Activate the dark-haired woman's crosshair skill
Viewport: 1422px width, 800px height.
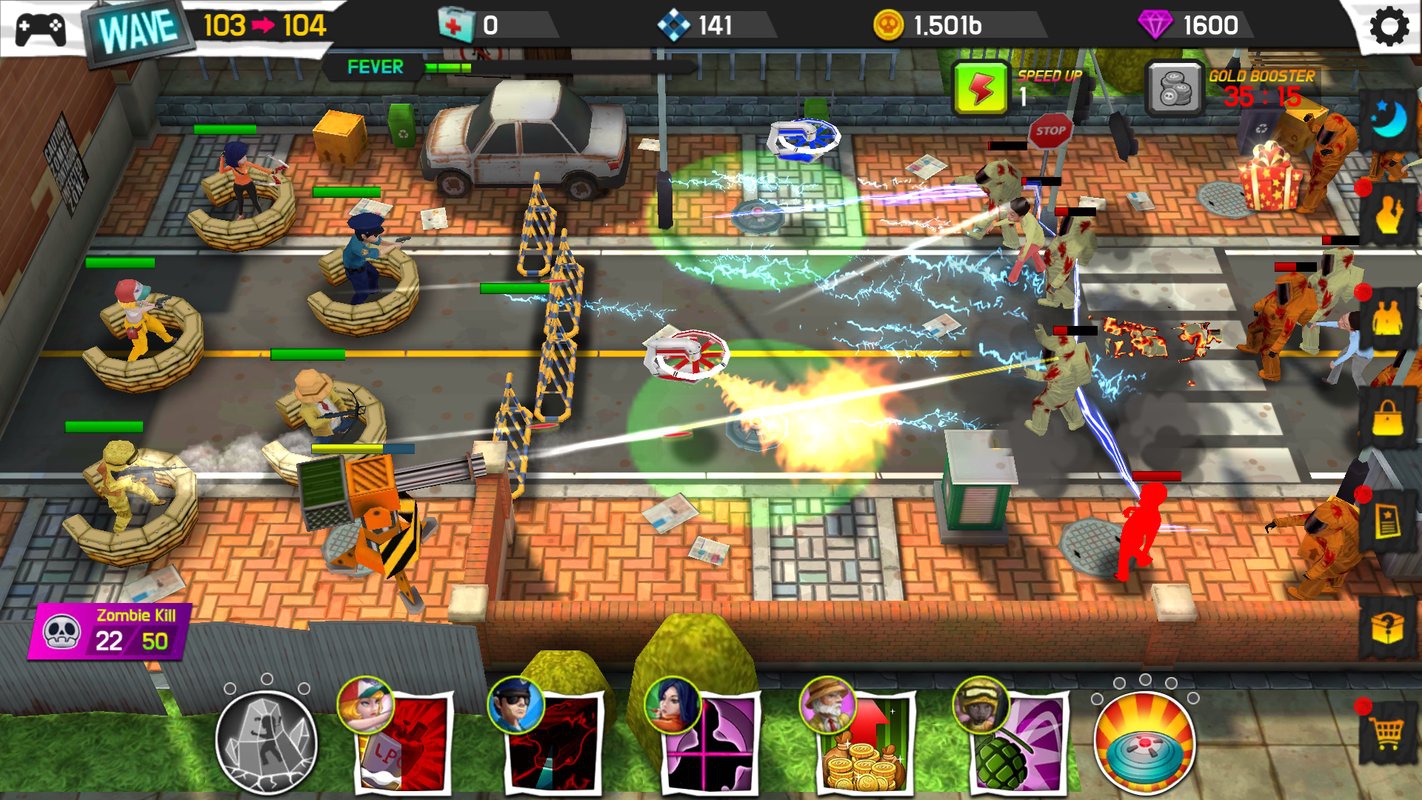pyautogui.click(x=708, y=742)
